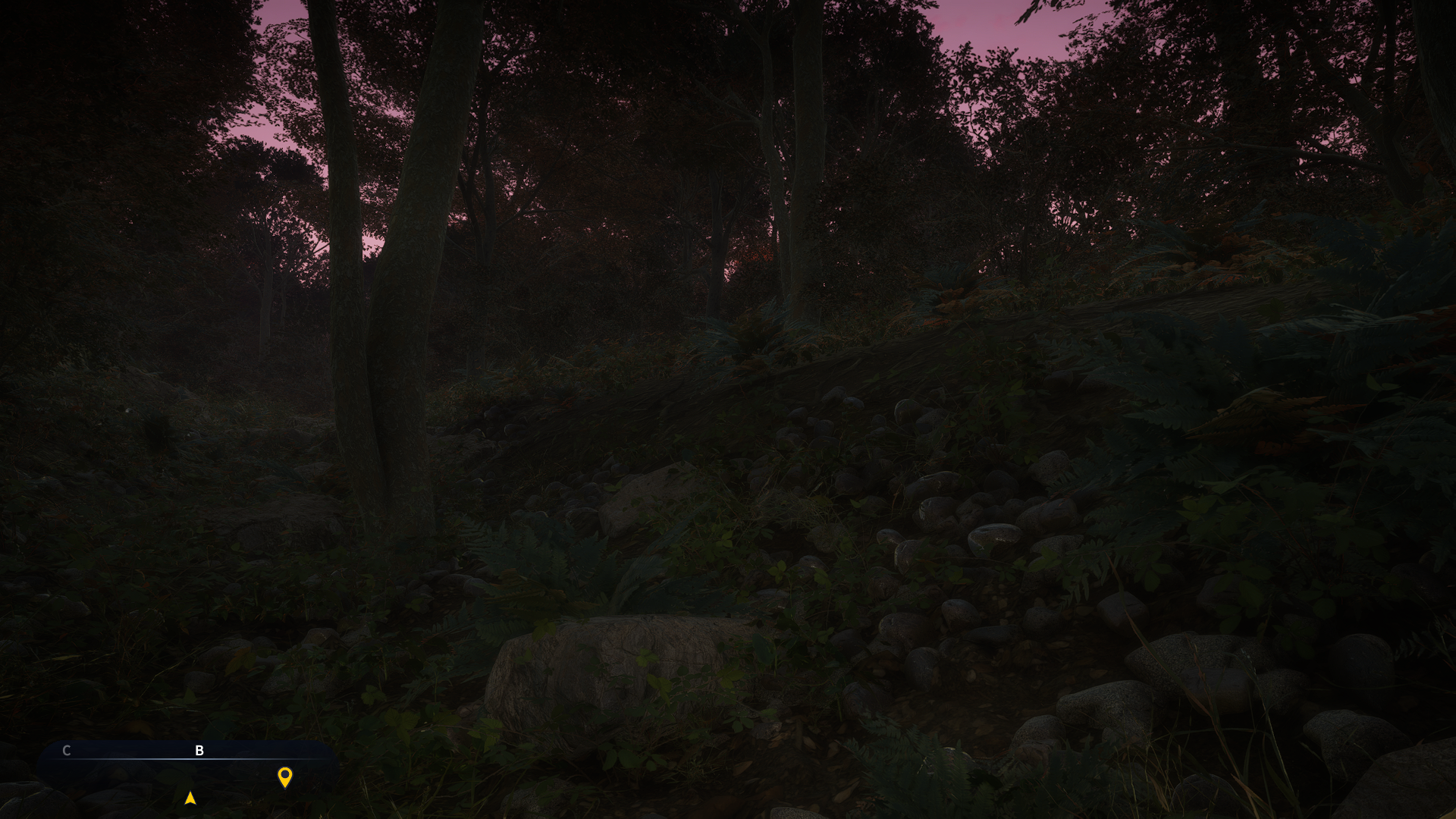Viewport: 1456px width, 819px height.
Task: Click the dim C heading on the compass
Action: pos(67,750)
